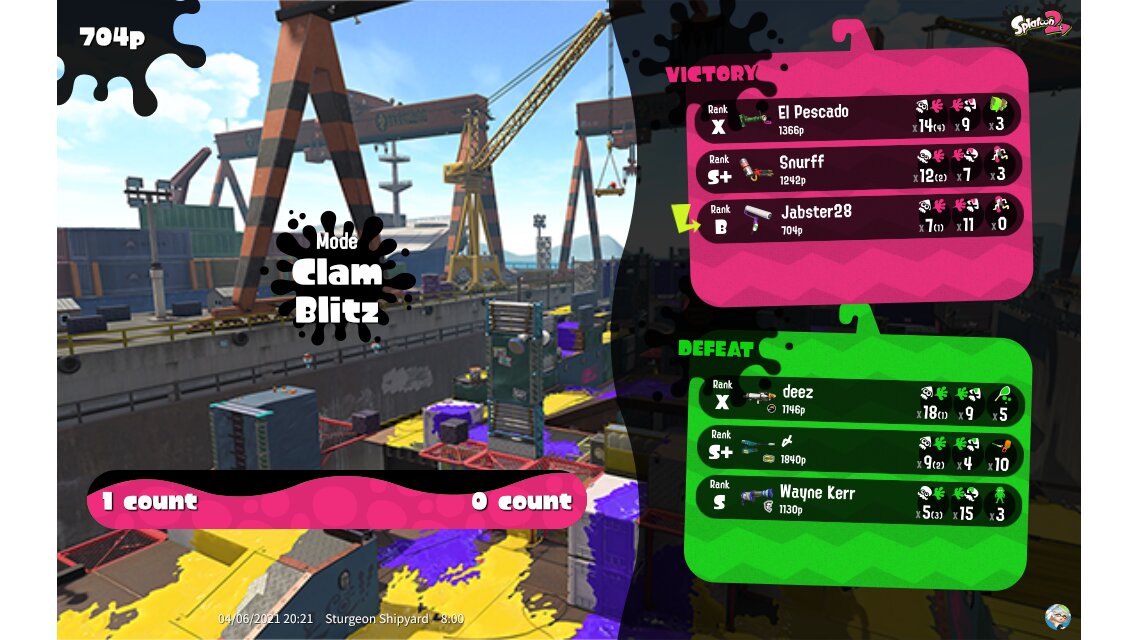
Task: Pick Wayne Kerr's result row
Action: click(x=858, y=500)
